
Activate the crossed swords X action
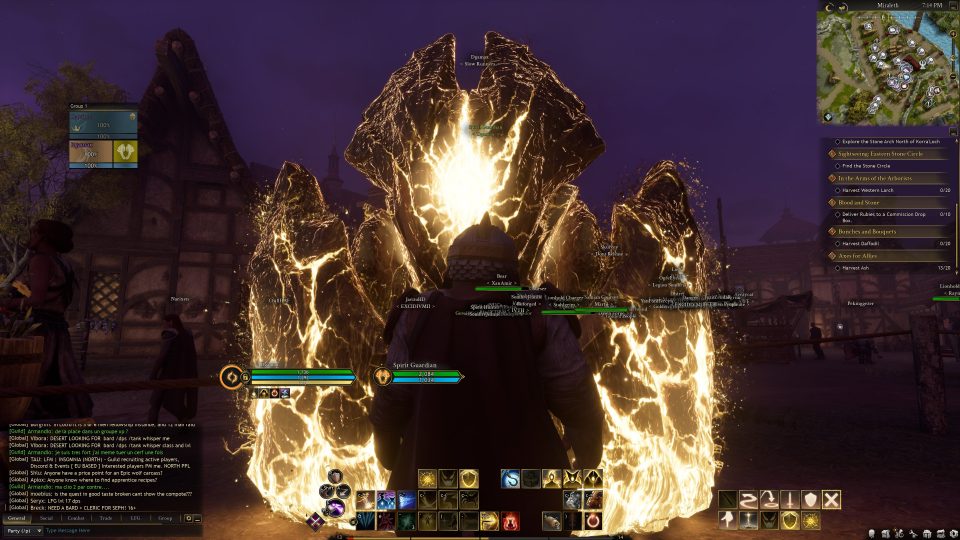831,499
